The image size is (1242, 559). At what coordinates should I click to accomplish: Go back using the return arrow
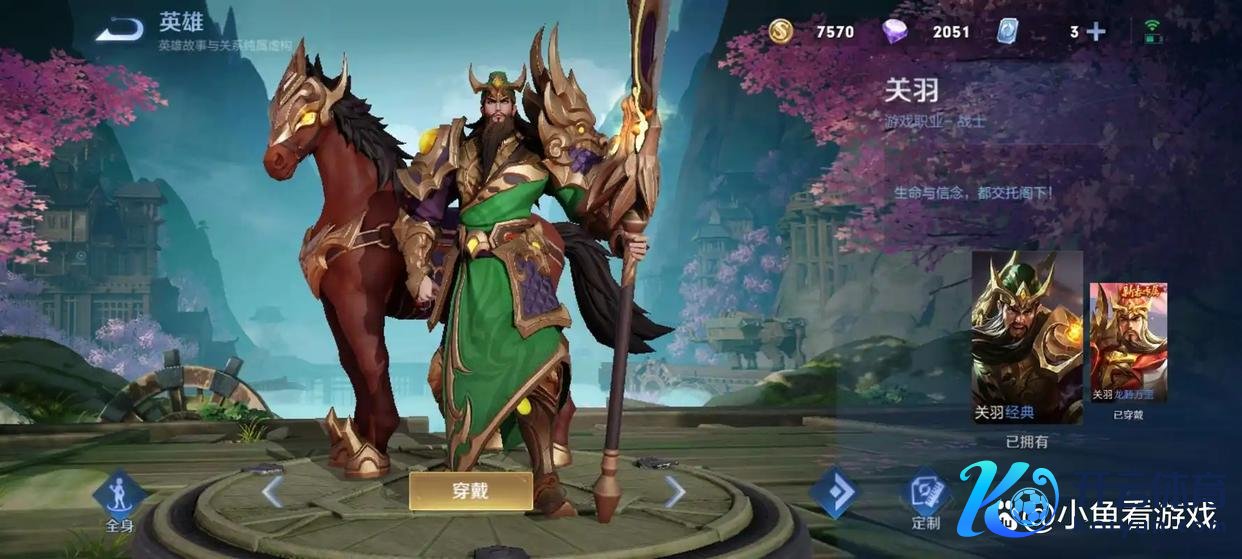[119, 31]
